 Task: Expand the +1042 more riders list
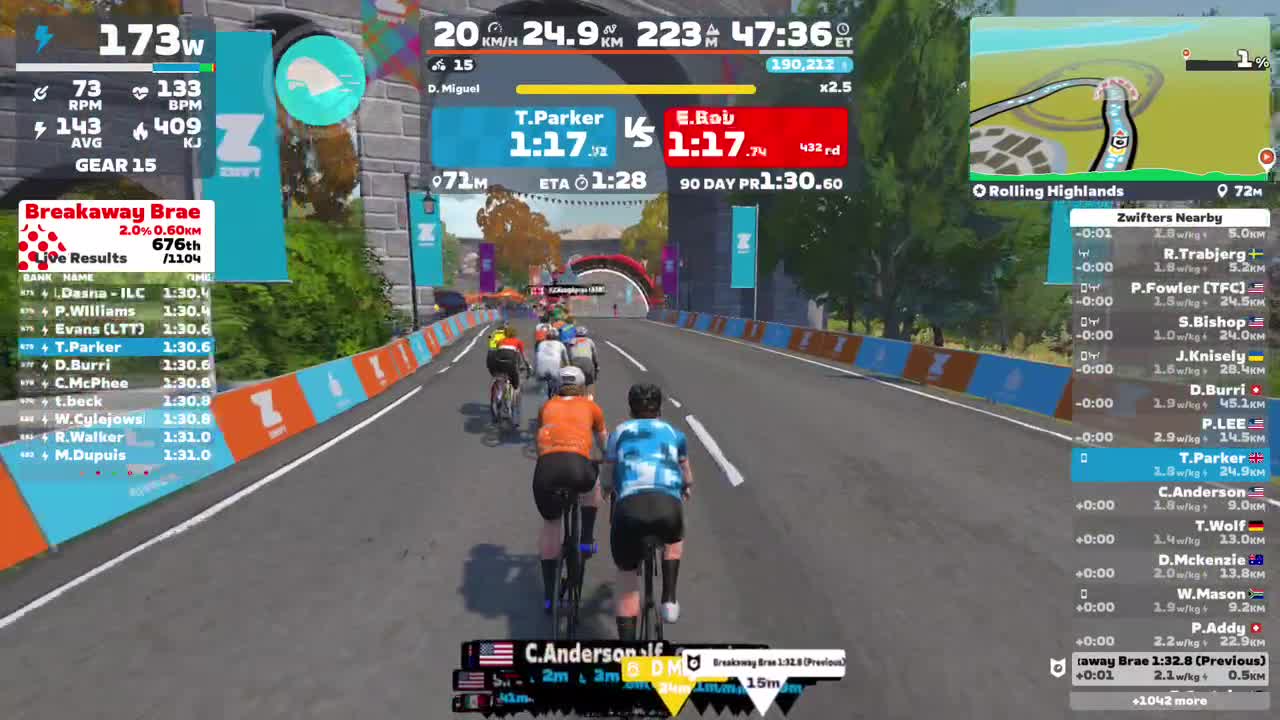point(1169,700)
